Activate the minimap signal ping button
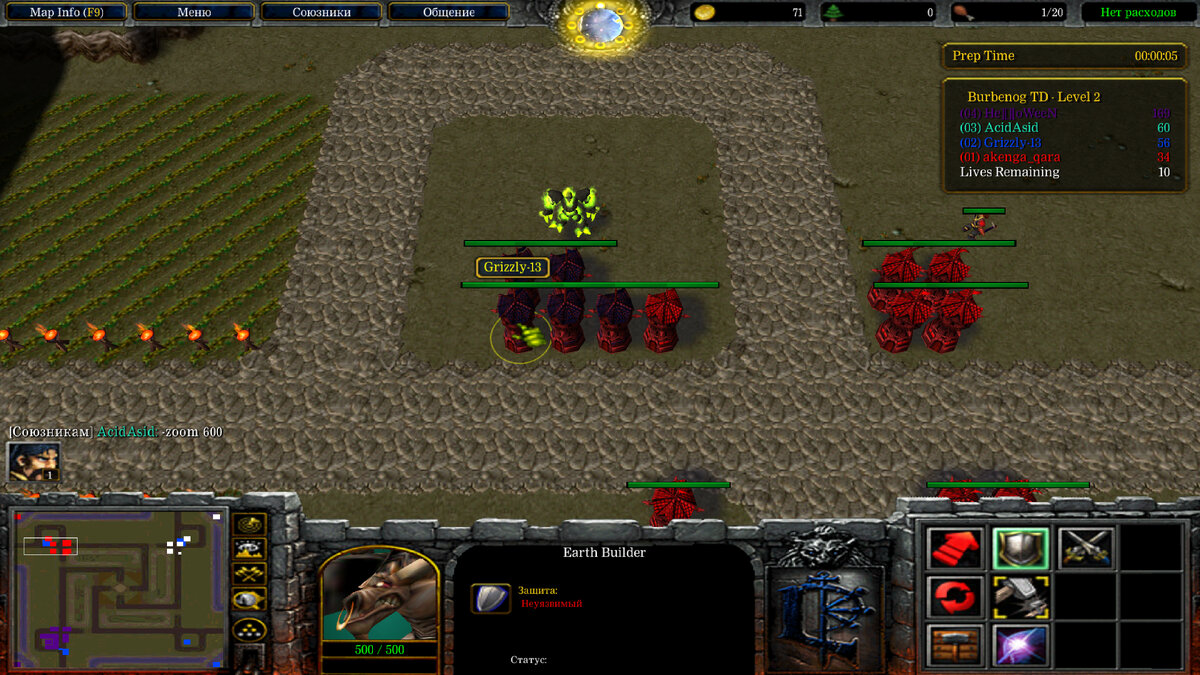 (249, 523)
